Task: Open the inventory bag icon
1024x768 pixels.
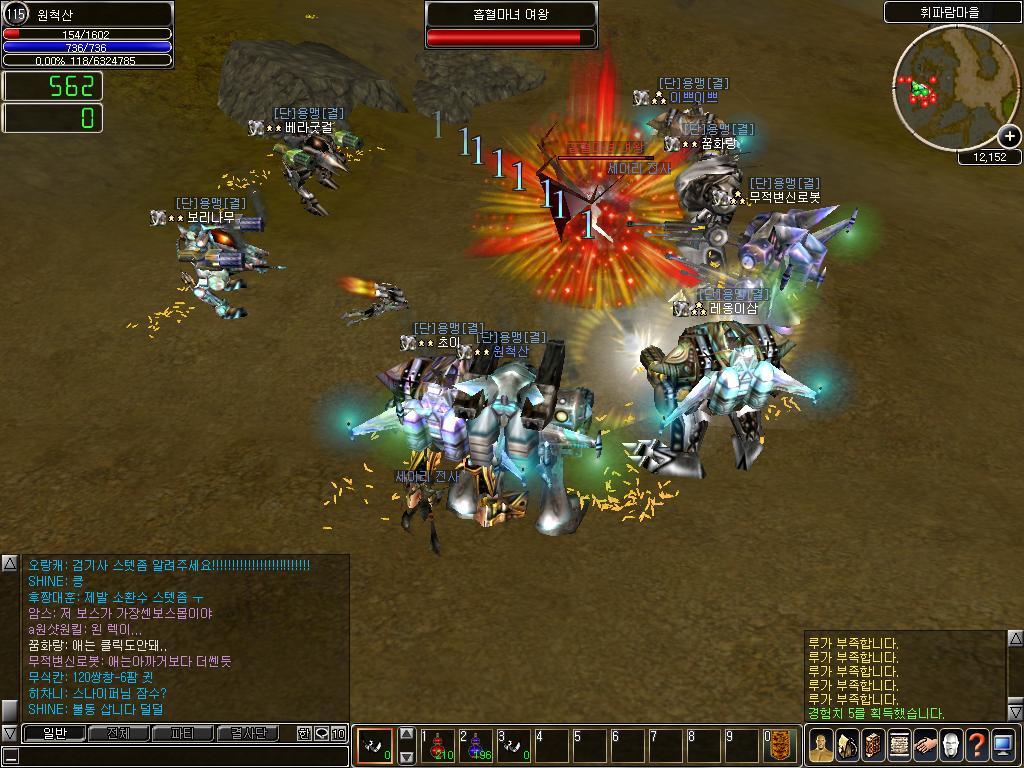Action: point(847,745)
